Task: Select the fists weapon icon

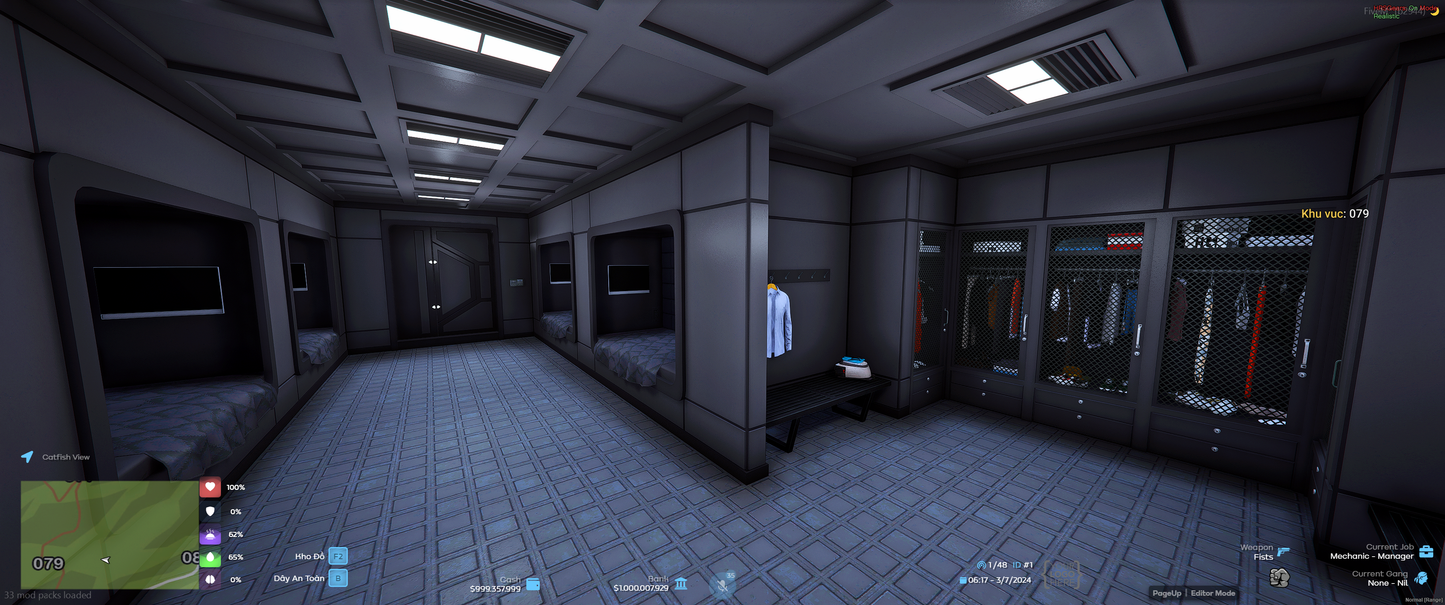Action: pyautogui.click(x=1279, y=577)
